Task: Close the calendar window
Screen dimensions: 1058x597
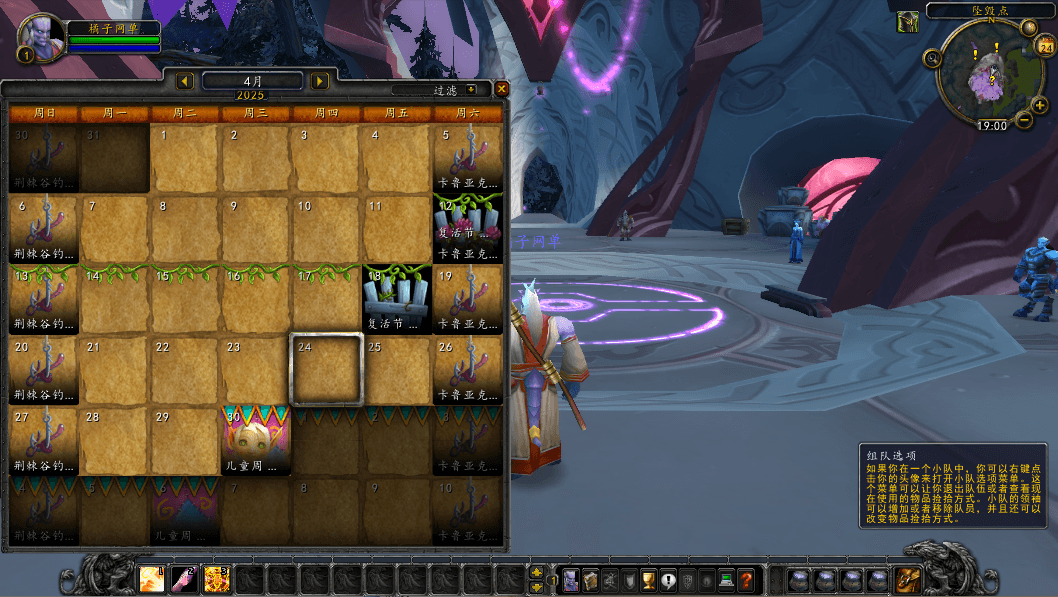Action: coord(502,88)
